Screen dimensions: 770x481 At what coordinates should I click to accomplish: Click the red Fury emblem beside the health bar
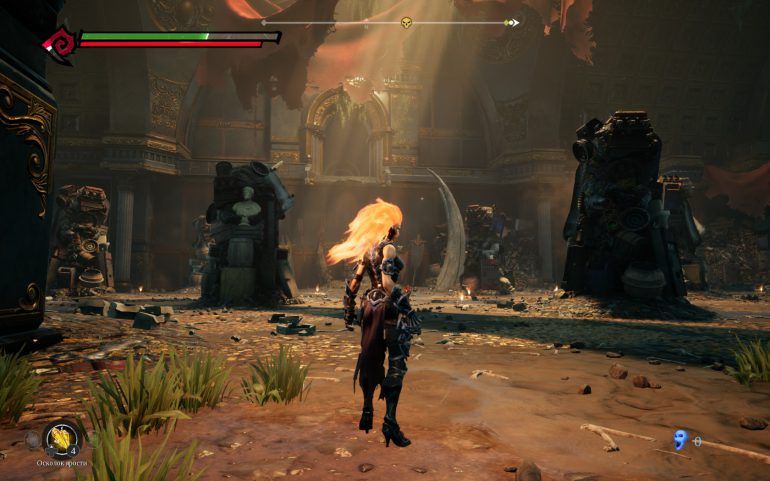[x=59, y=42]
